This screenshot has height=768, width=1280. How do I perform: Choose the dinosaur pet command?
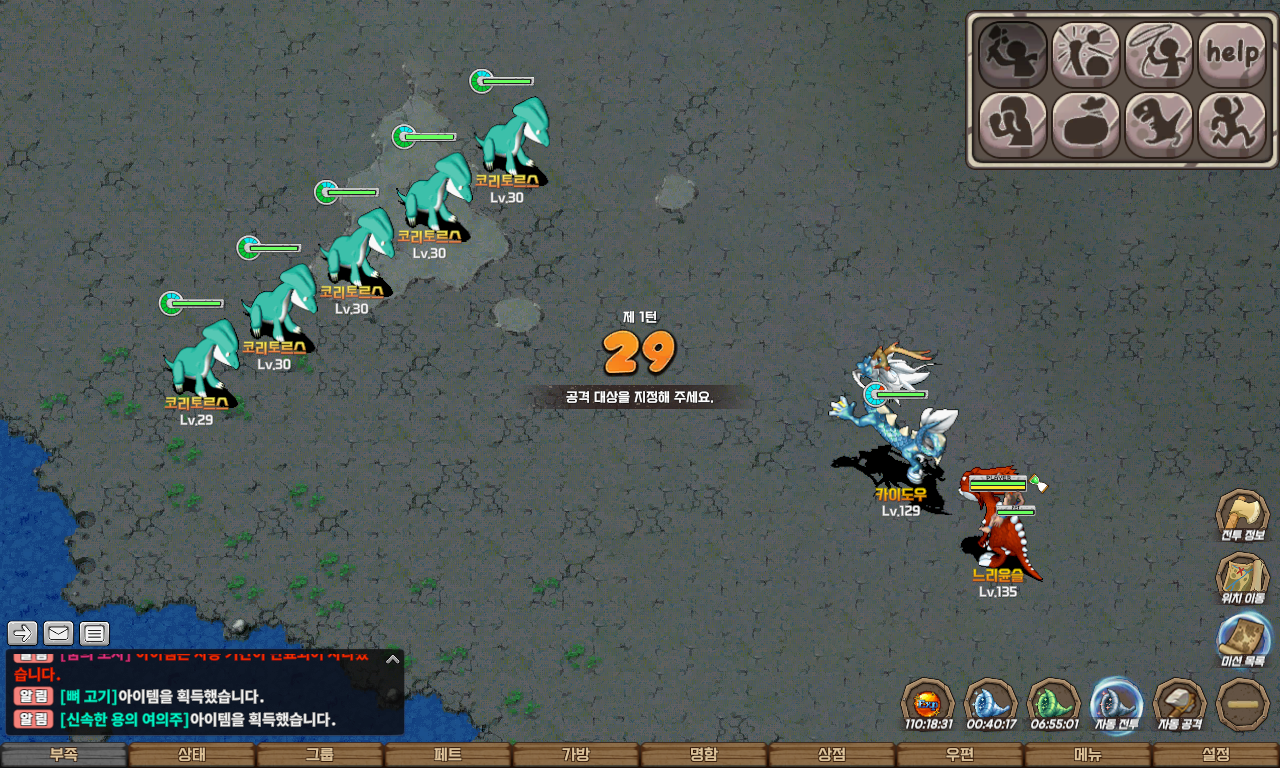(1159, 125)
